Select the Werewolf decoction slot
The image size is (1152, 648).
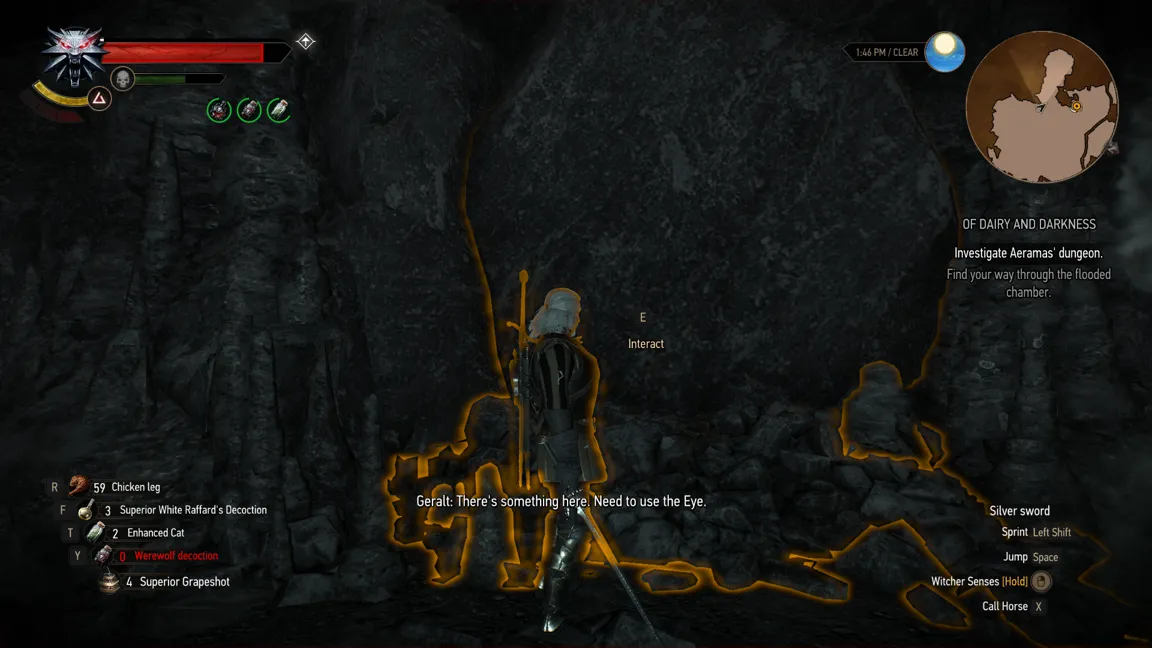(175, 556)
